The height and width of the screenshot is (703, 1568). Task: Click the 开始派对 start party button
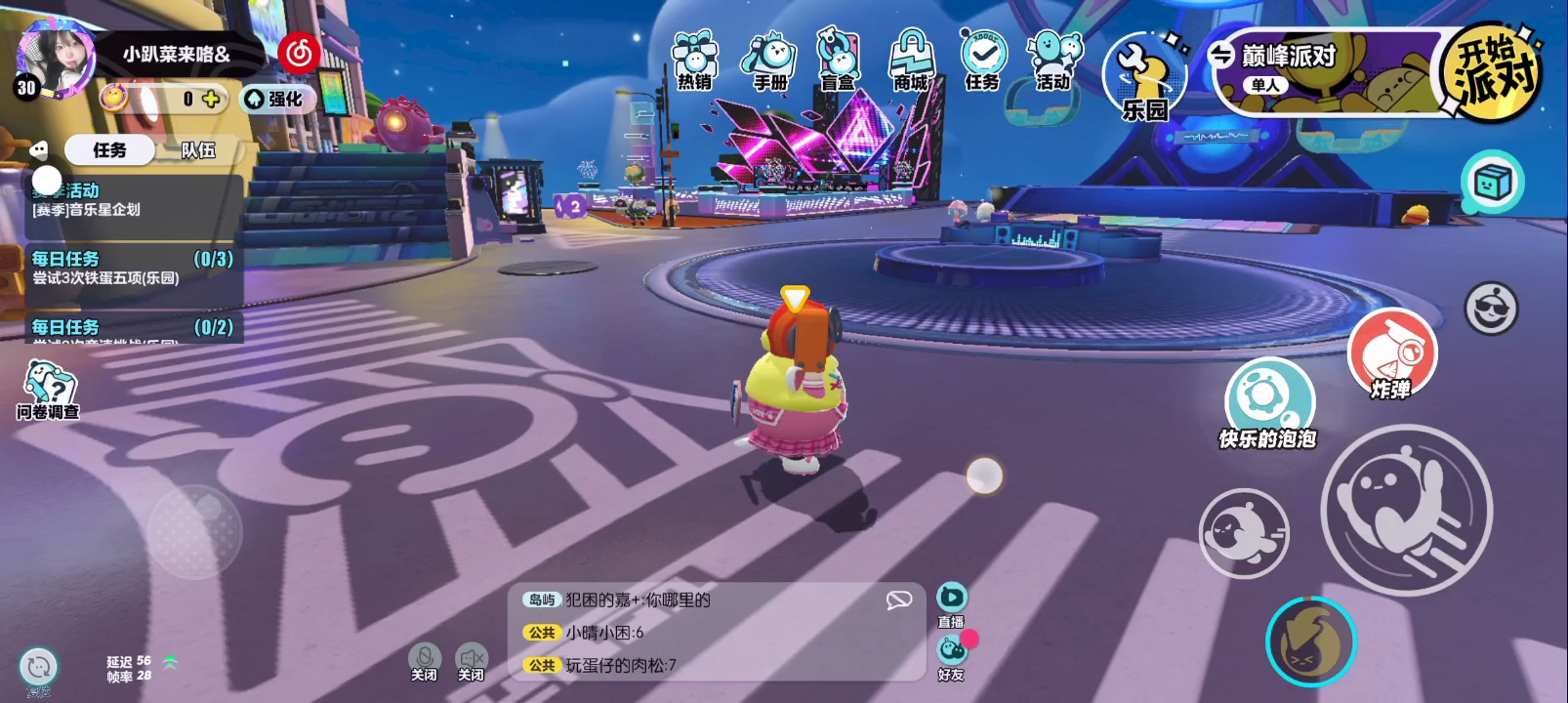click(1492, 70)
